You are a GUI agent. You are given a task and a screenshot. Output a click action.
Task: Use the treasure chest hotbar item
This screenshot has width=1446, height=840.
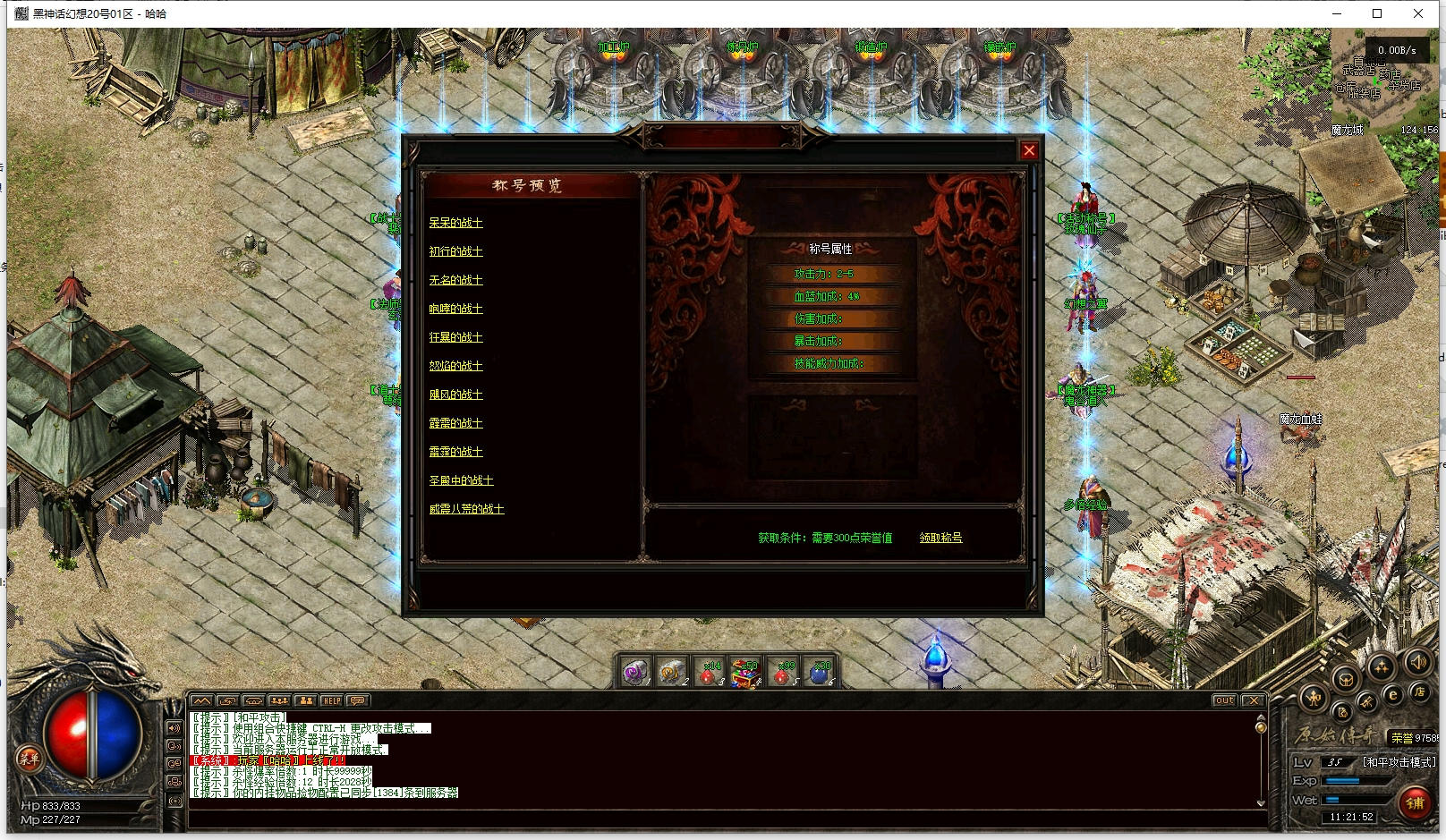click(744, 673)
